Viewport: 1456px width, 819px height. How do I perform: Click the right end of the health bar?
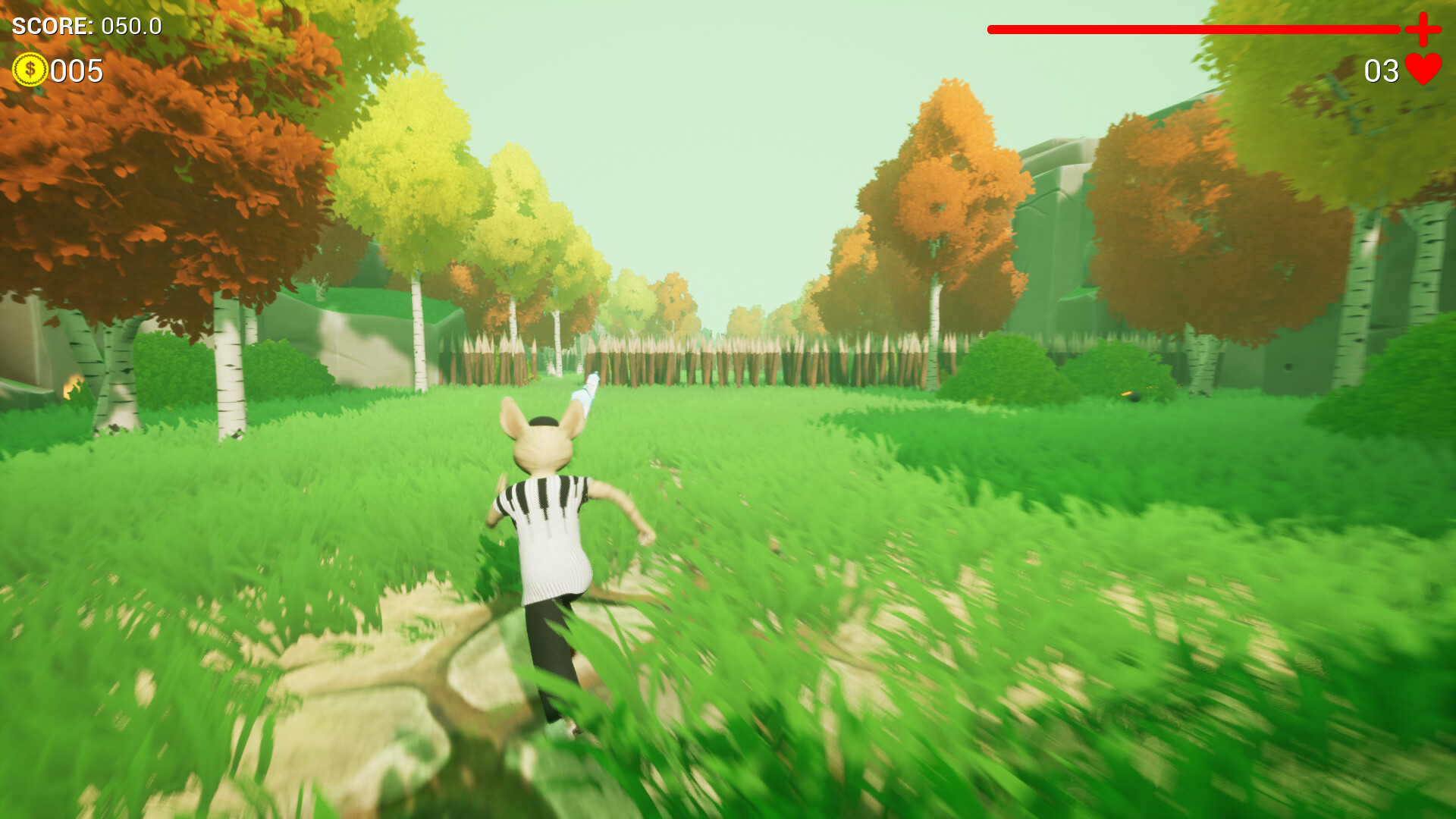(1395, 30)
